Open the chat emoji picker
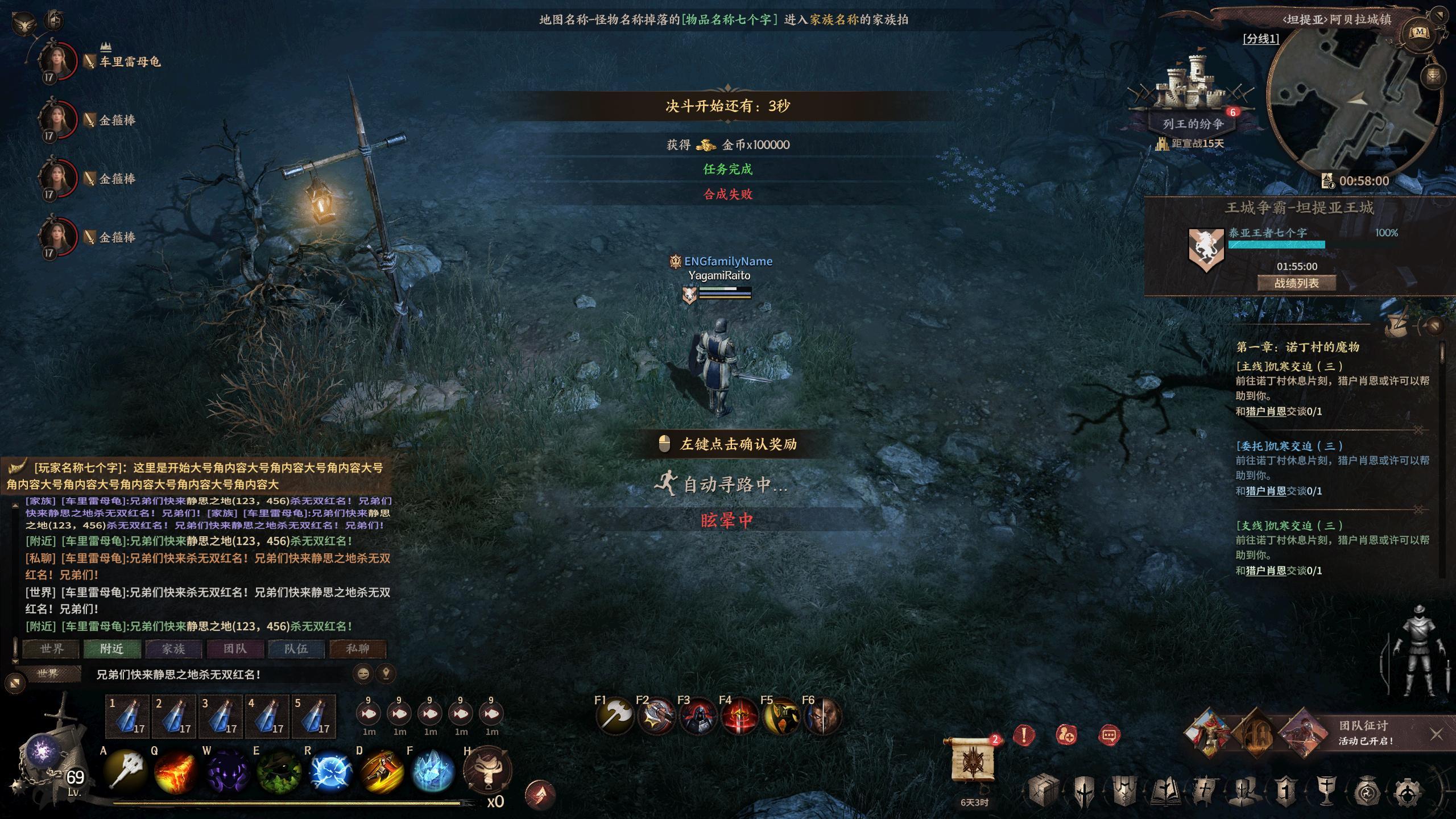Viewport: 1456px width, 819px height. click(x=363, y=675)
